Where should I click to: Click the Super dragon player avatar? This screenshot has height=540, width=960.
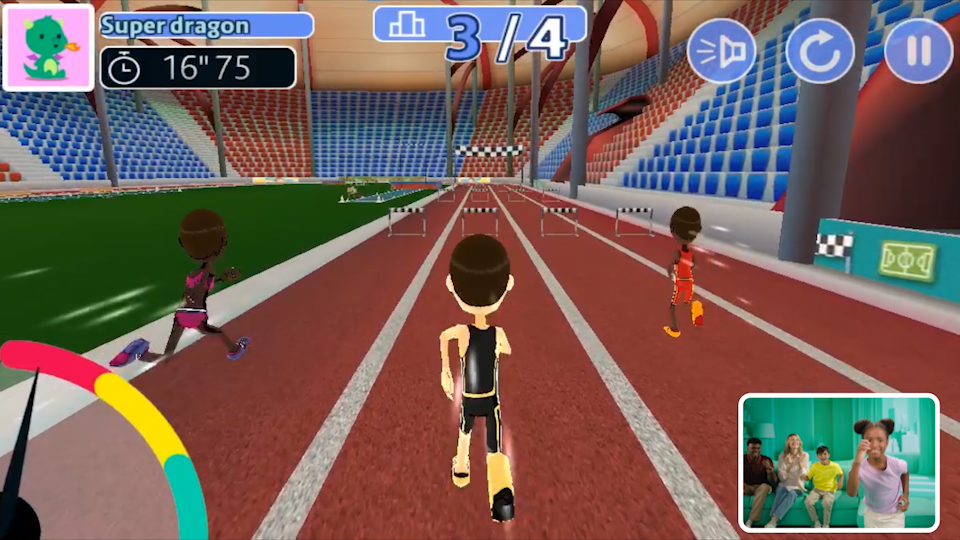tap(48, 47)
